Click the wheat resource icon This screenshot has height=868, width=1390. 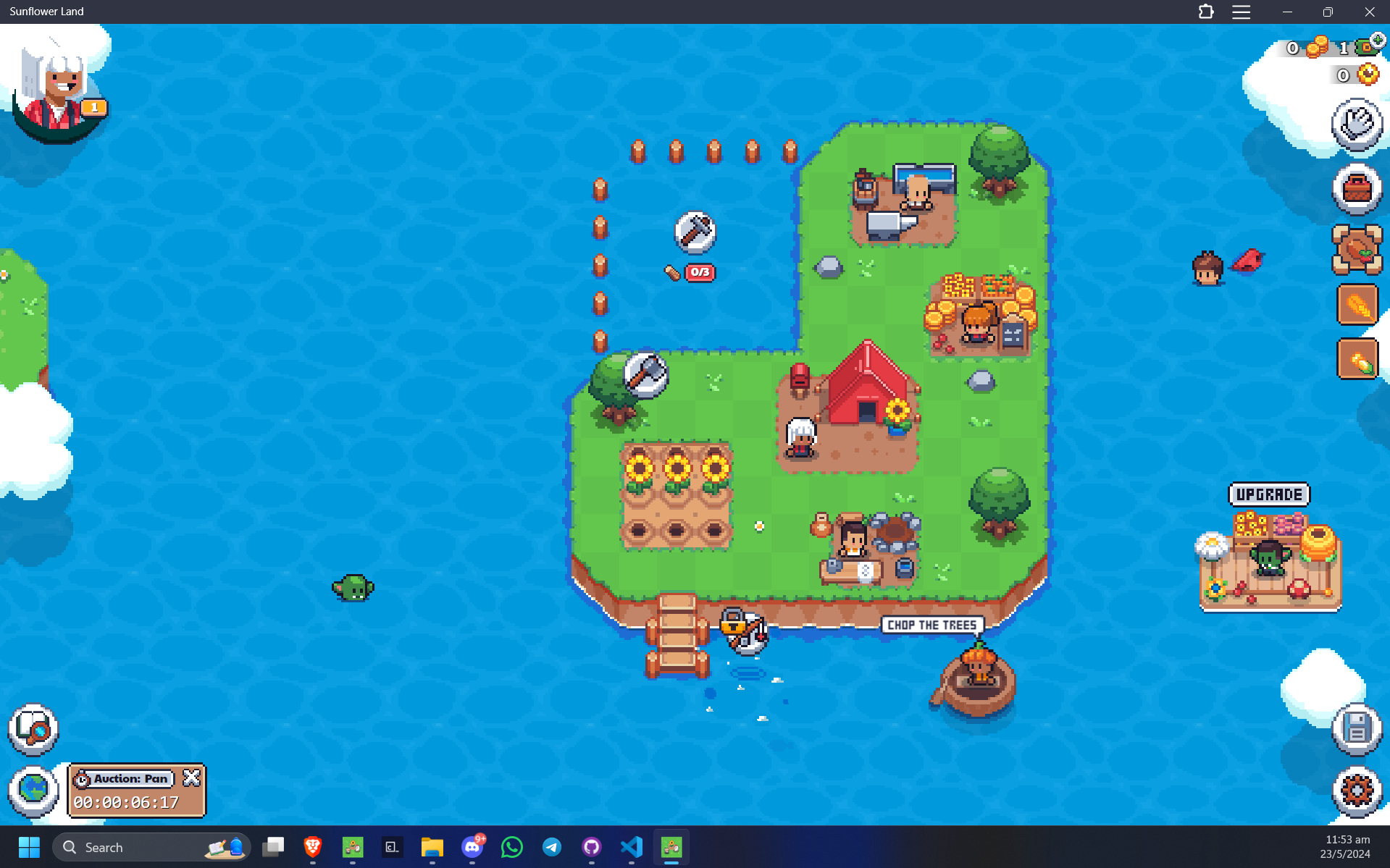point(1357,304)
